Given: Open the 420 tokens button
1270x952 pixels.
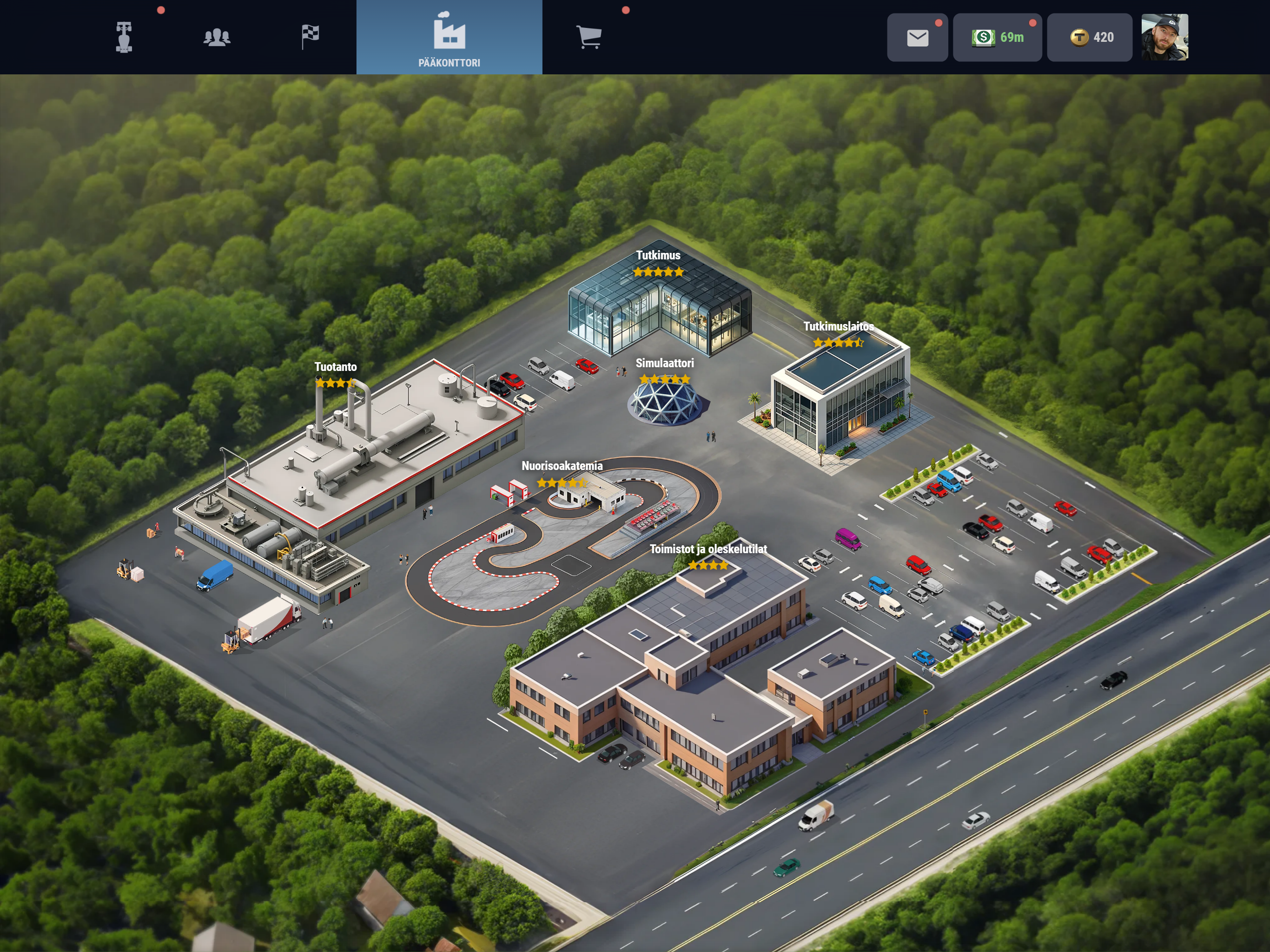Looking at the screenshot, I should pyautogui.click(x=1089, y=38).
